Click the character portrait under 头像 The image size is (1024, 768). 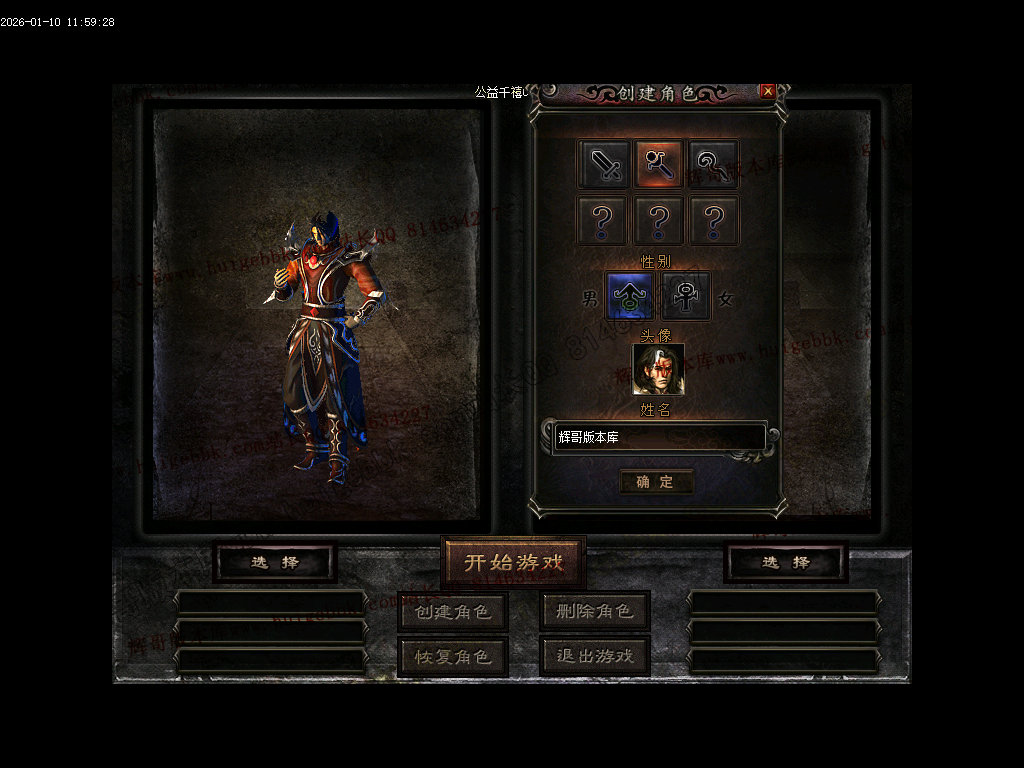658,369
